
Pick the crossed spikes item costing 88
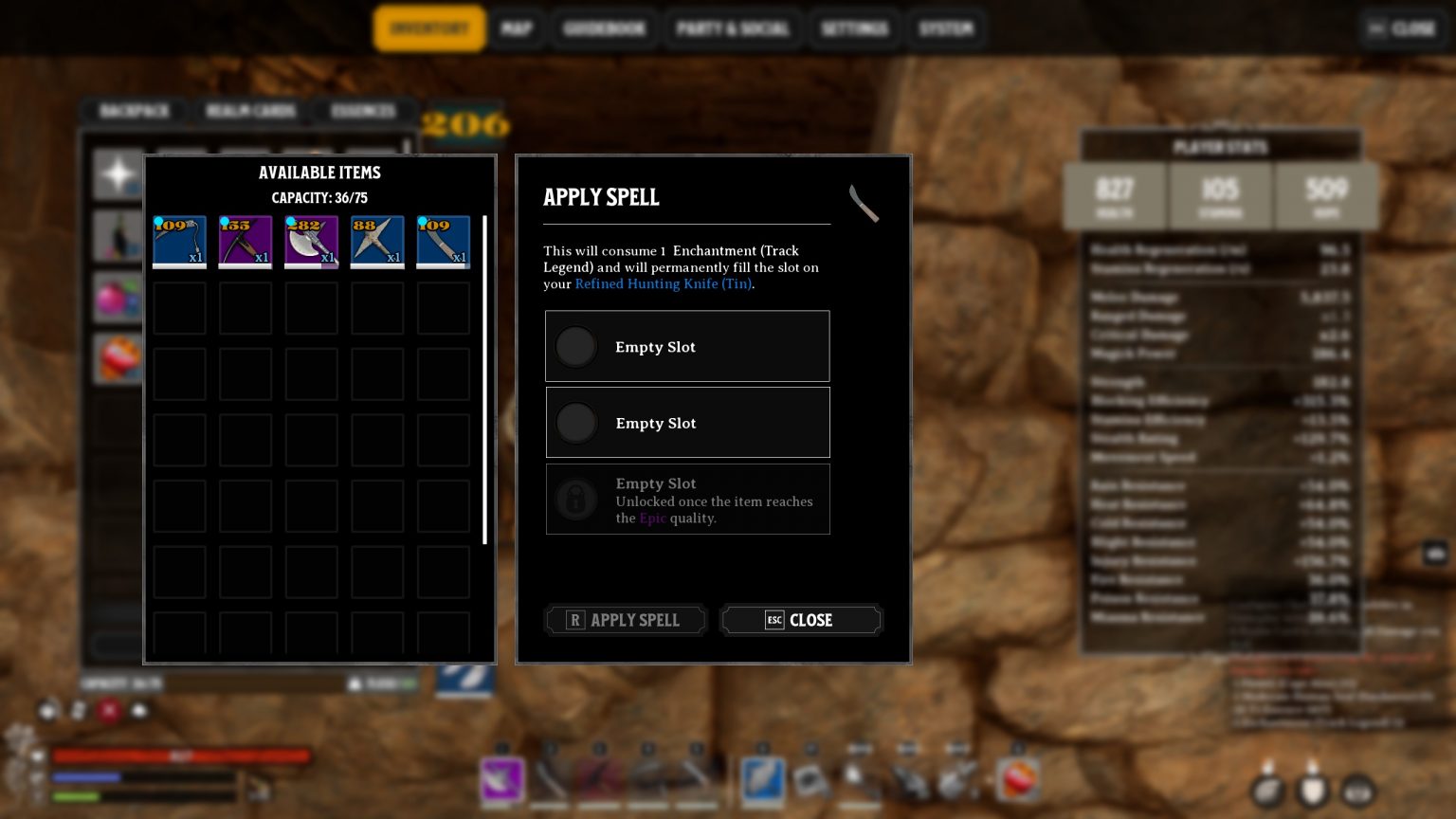click(377, 242)
